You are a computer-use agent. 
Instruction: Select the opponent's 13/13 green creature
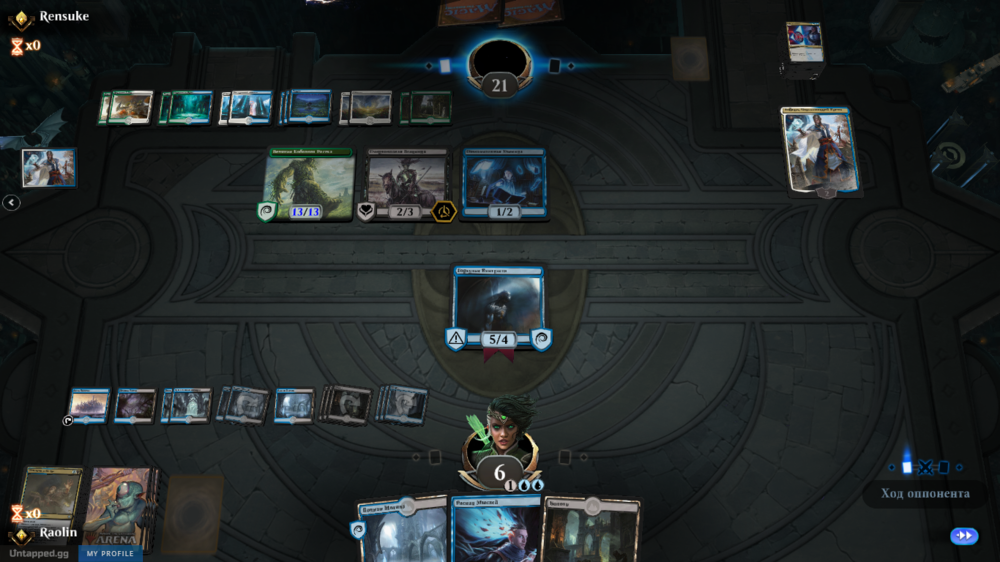(x=308, y=185)
